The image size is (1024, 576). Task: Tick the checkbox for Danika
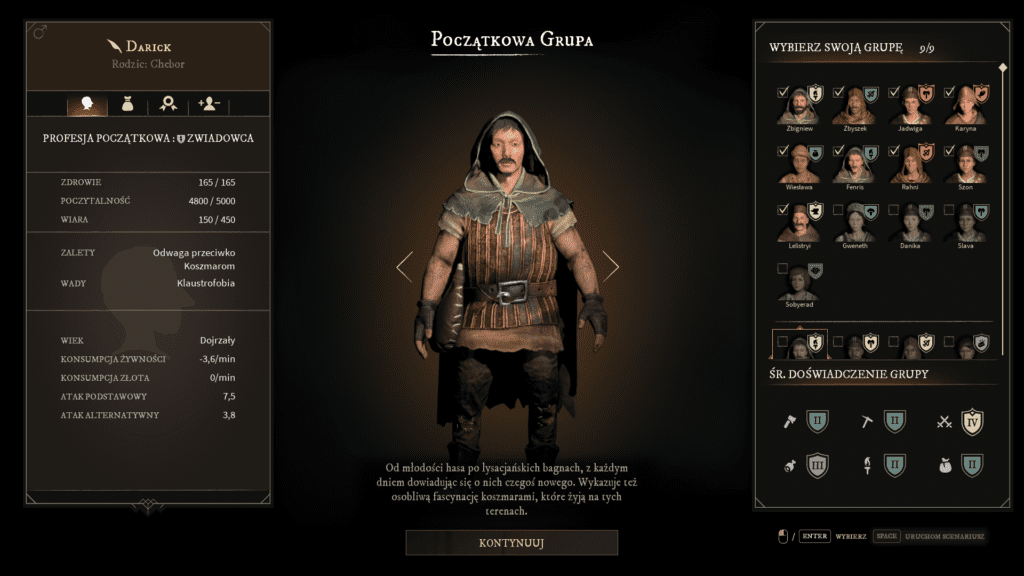pos(895,210)
